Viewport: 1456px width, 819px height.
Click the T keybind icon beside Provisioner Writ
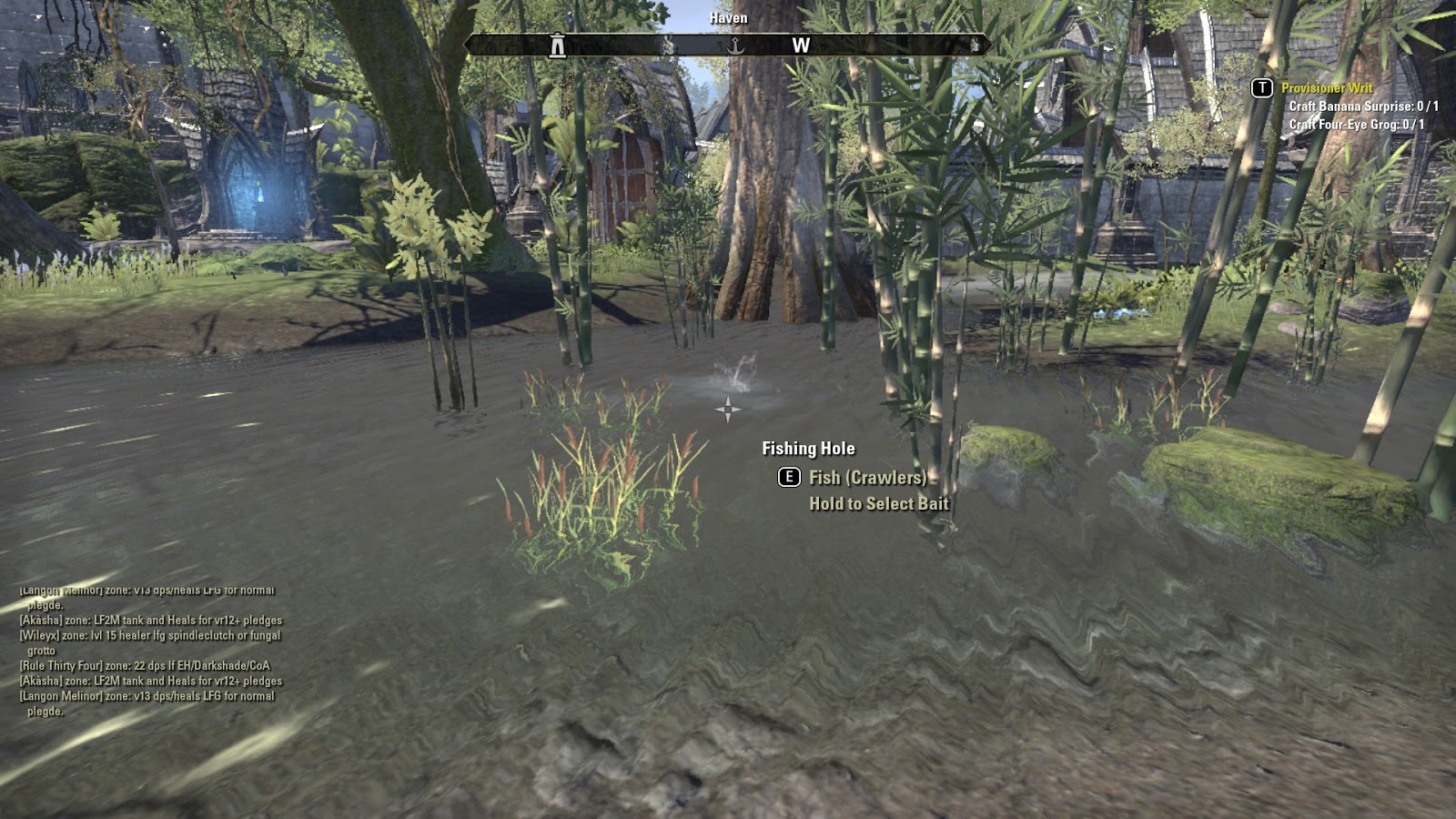(1261, 89)
